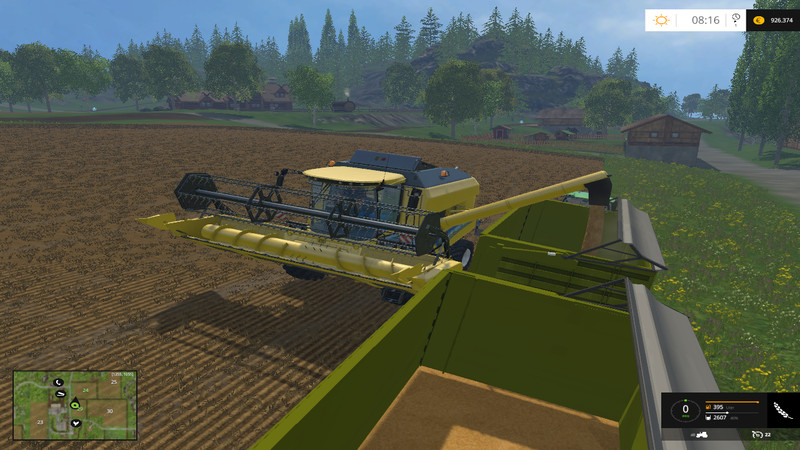This screenshot has height=450, width=800.
Task: Select the phone marker on the minimap
Action: pyautogui.click(x=58, y=382)
